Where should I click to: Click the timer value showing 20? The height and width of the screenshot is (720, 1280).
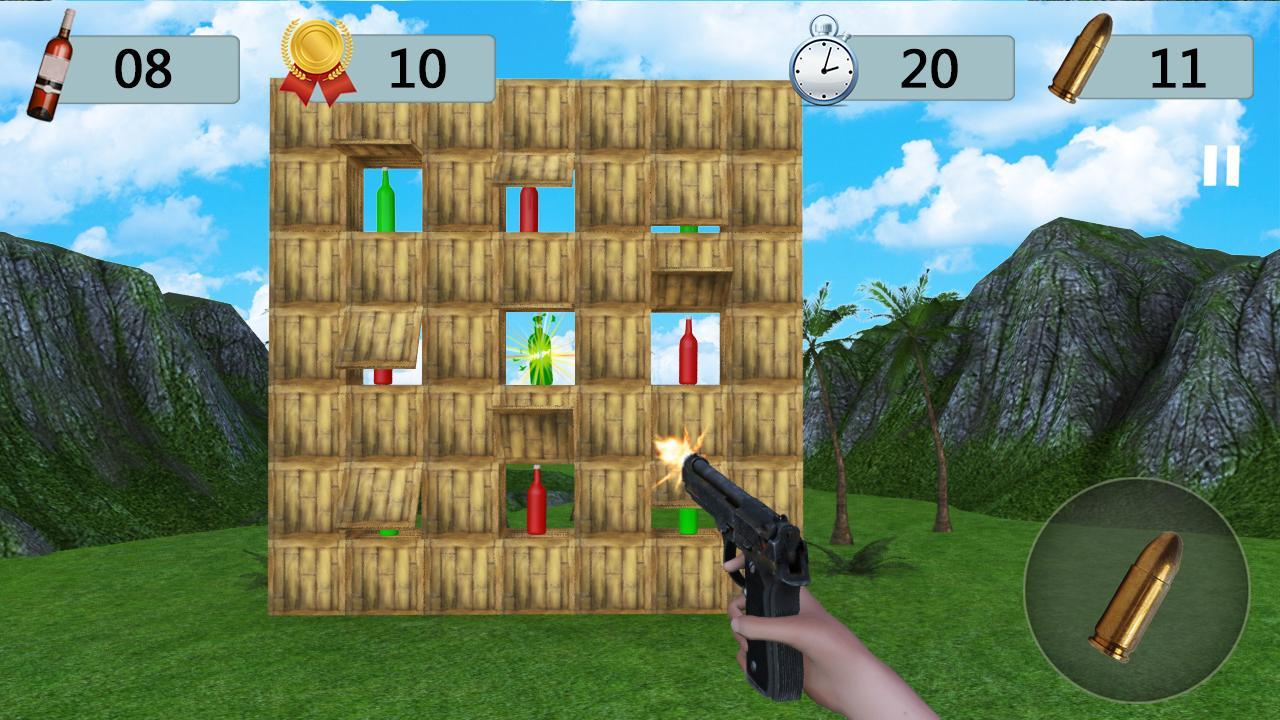[x=930, y=63]
